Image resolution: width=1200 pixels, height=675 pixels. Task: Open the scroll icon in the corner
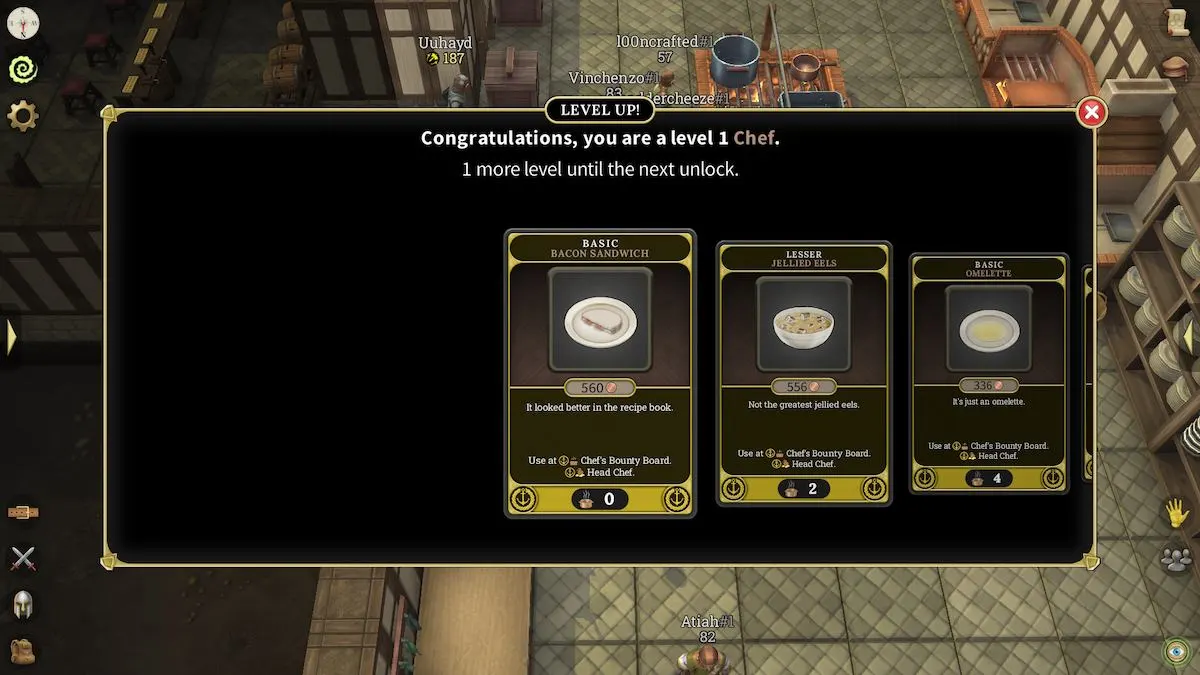point(1177,22)
